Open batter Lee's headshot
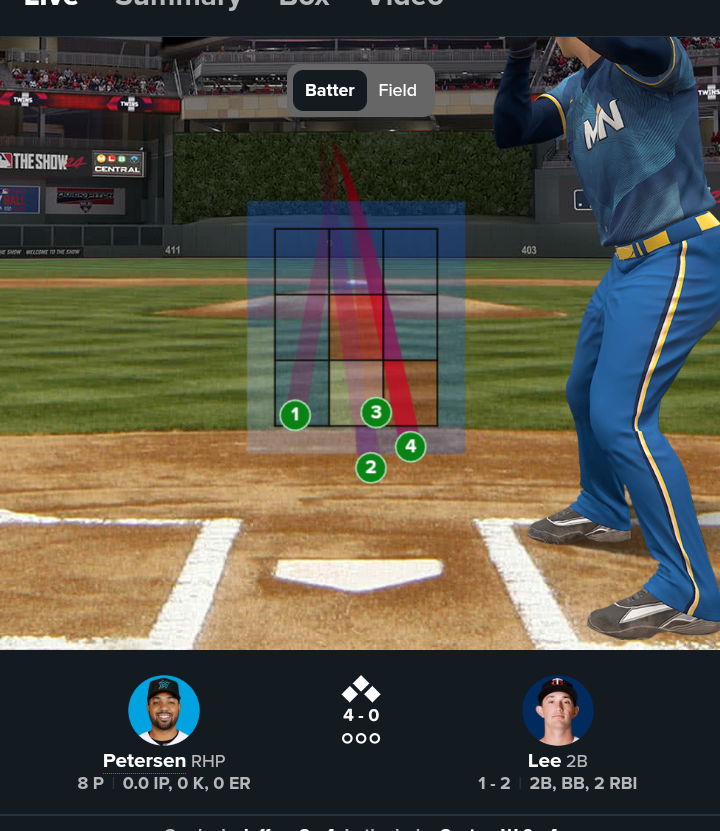The width and height of the screenshot is (720, 831). 558,710
